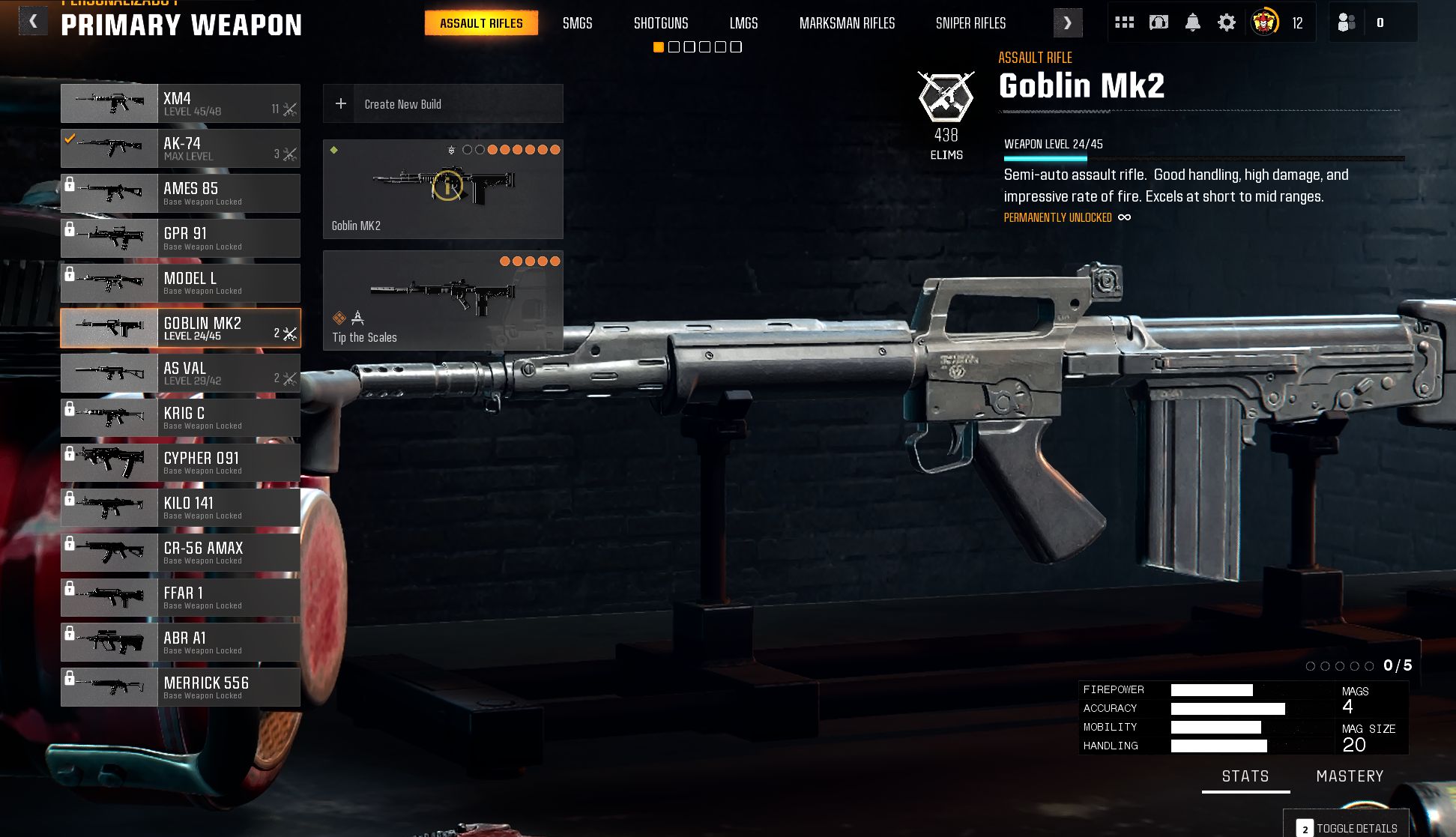This screenshot has height=837, width=1456.
Task: Switch to the SMGs tab
Action: (x=577, y=23)
